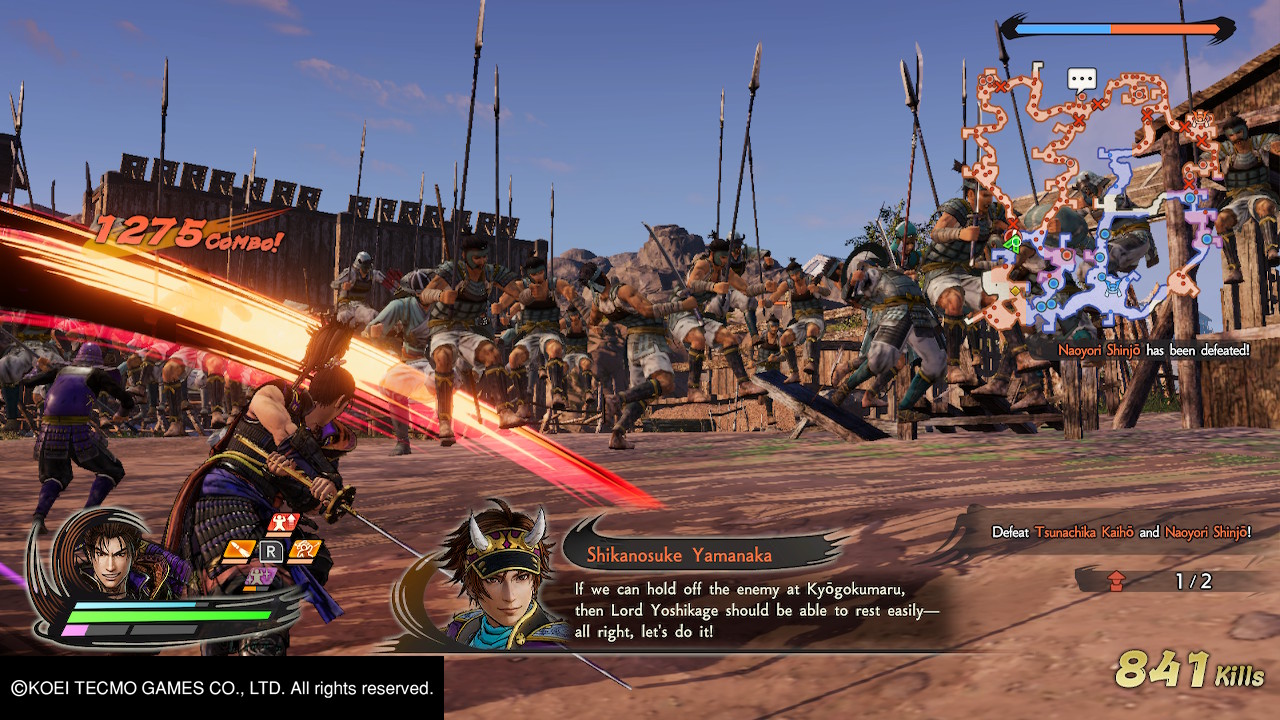Click the player character portrait

click(x=110, y=555)
